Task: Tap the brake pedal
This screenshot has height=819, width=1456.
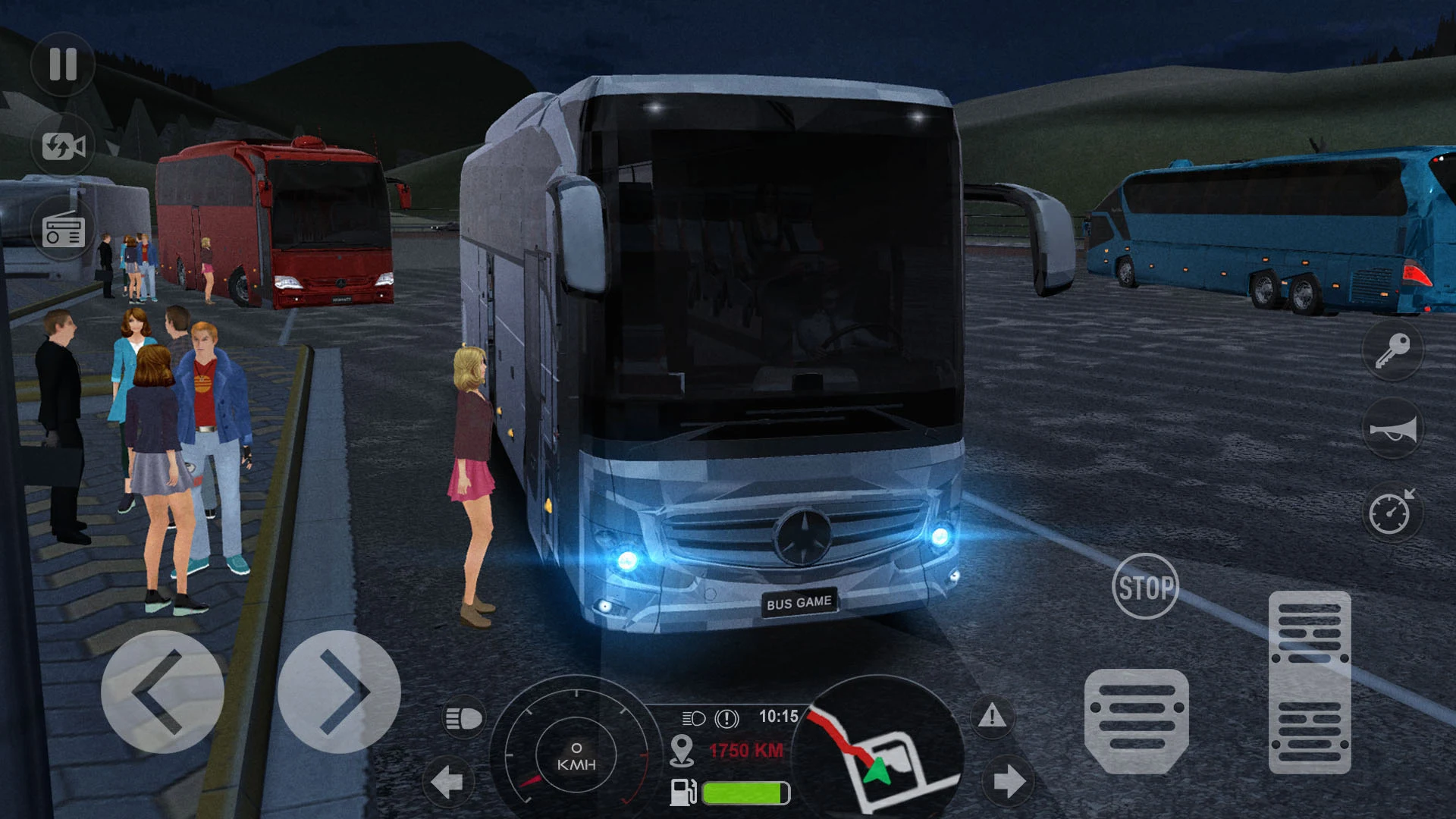Action: (1136, 720)
